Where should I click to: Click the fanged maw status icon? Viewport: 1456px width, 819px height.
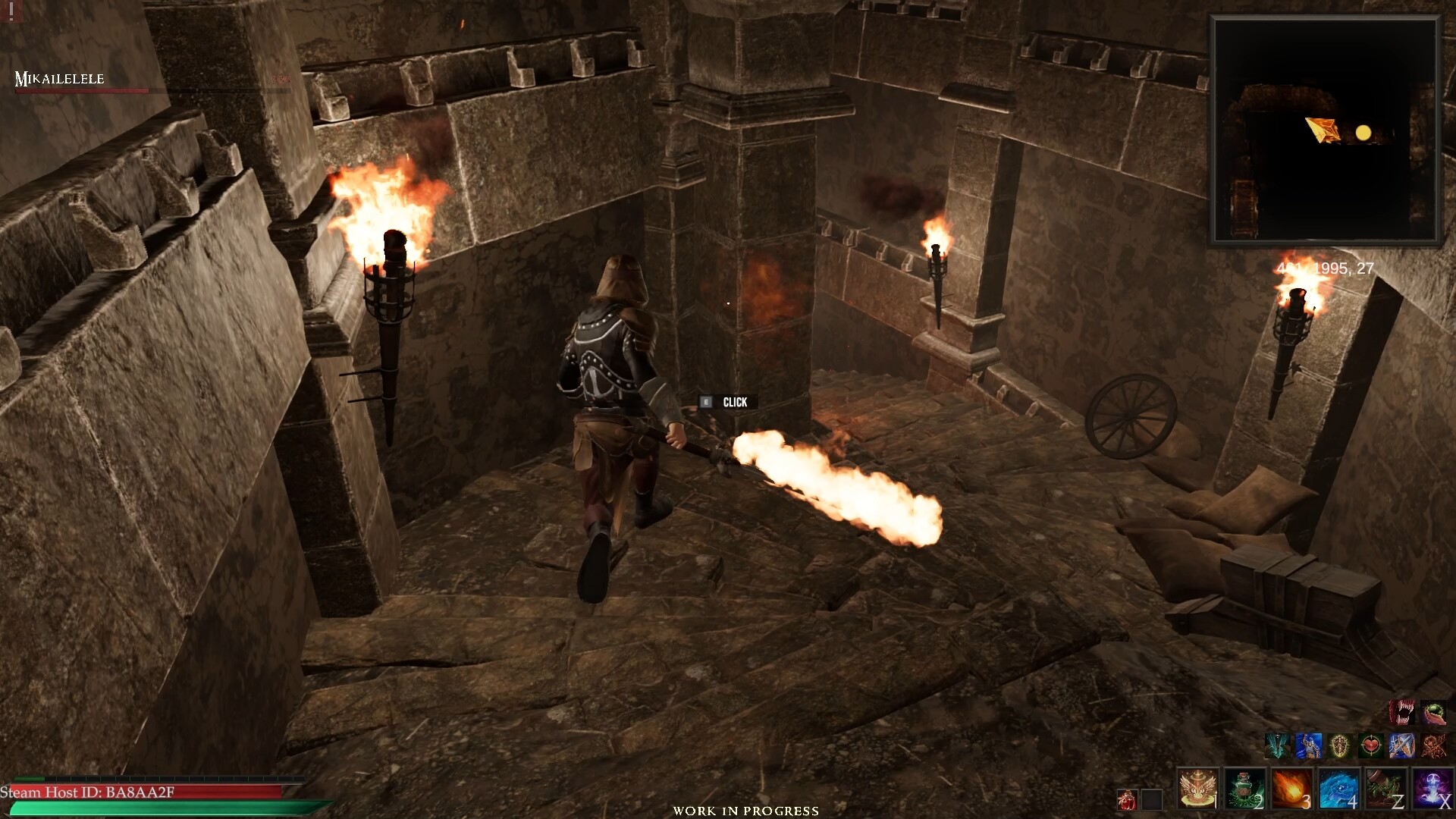(x=1401, y=711)
